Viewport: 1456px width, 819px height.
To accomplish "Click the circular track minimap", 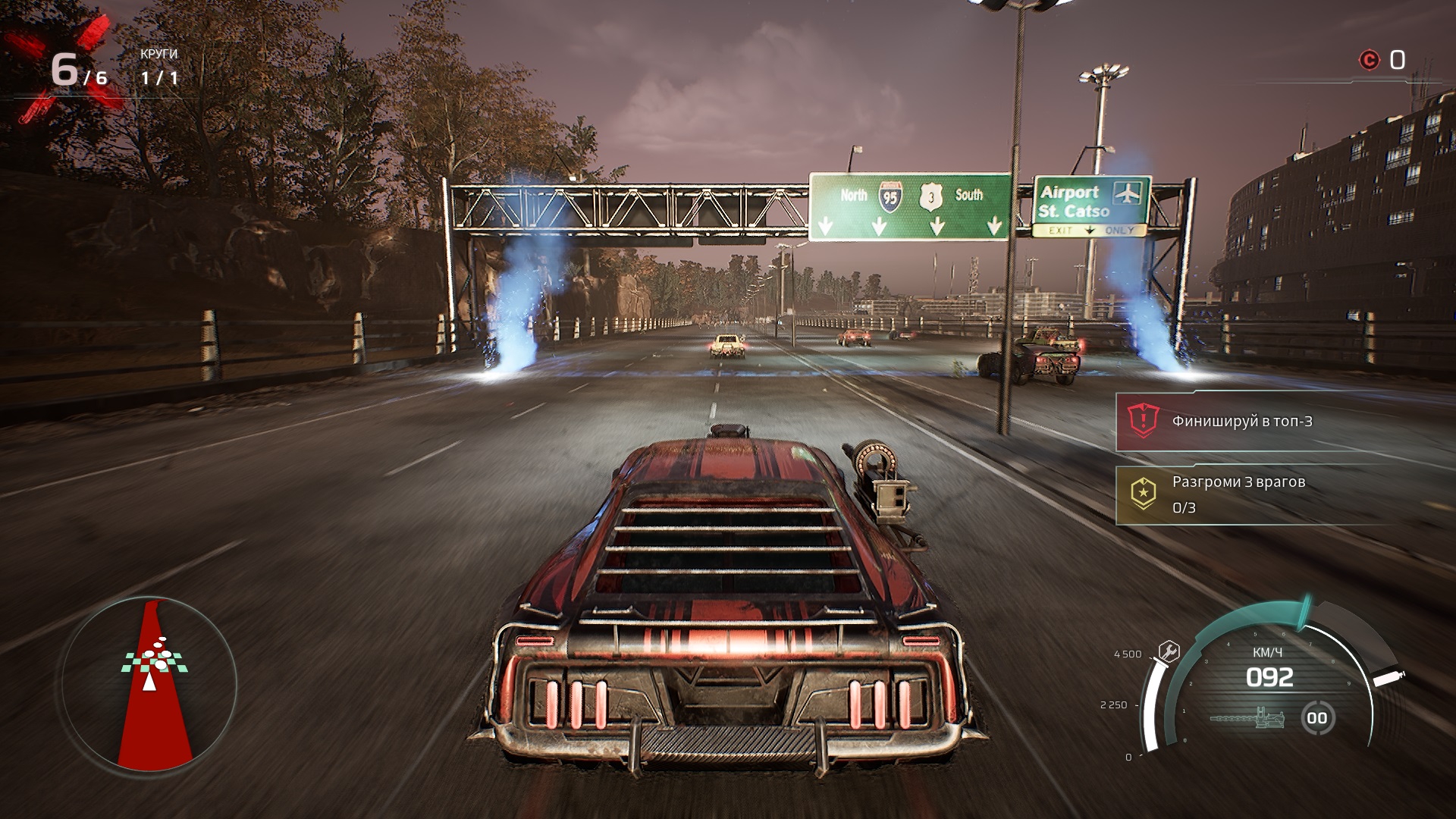I will [149, 684].
